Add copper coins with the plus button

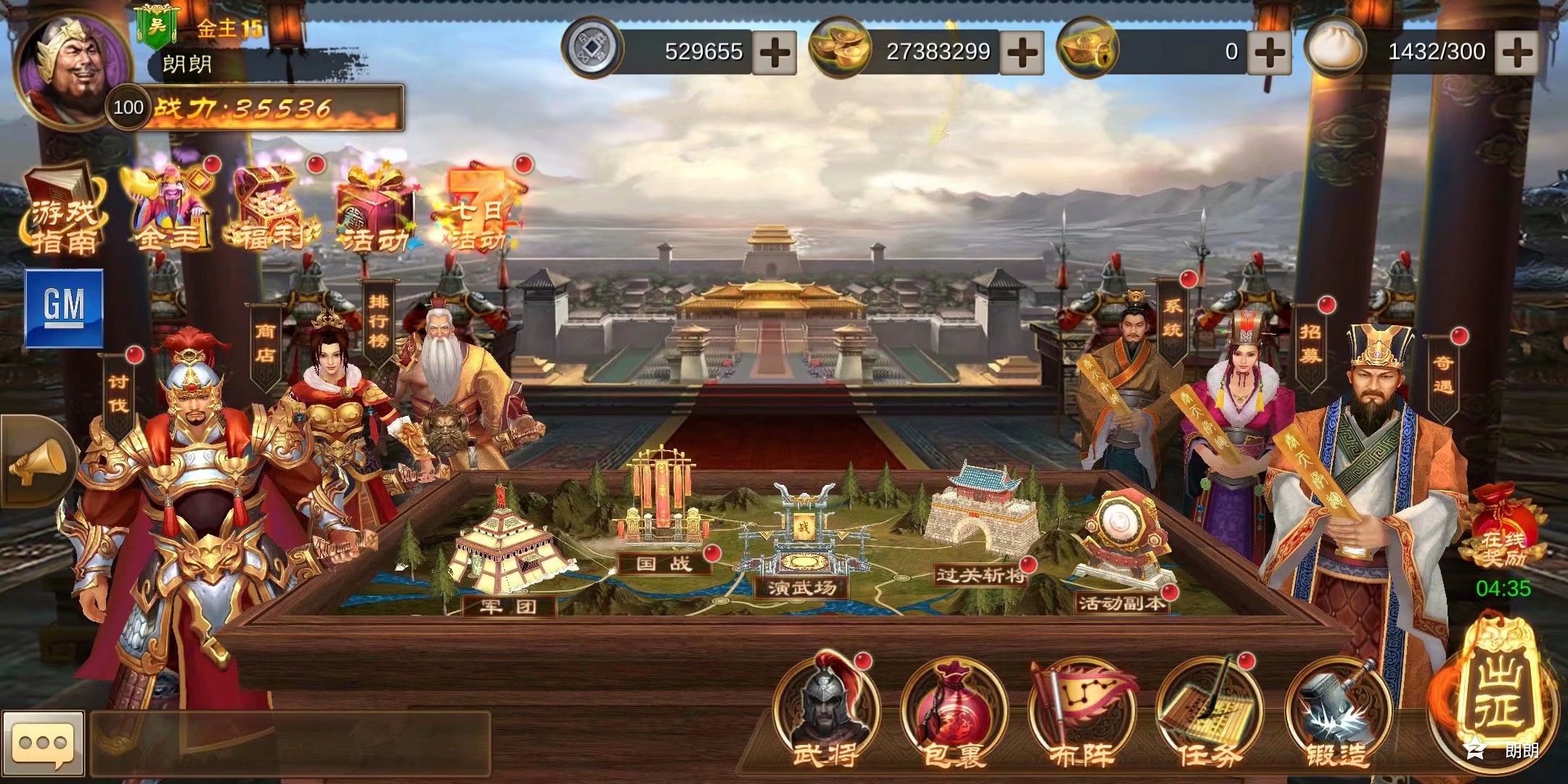click(x=774, y=52)
